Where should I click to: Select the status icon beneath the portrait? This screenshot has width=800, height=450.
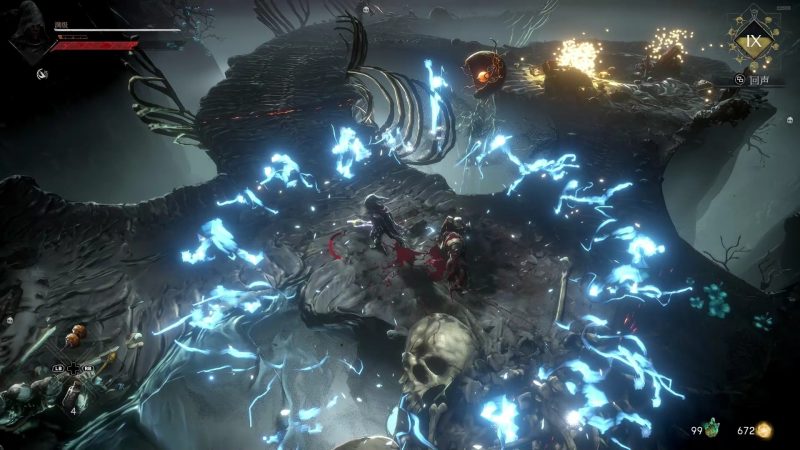[x=44, y=73]
